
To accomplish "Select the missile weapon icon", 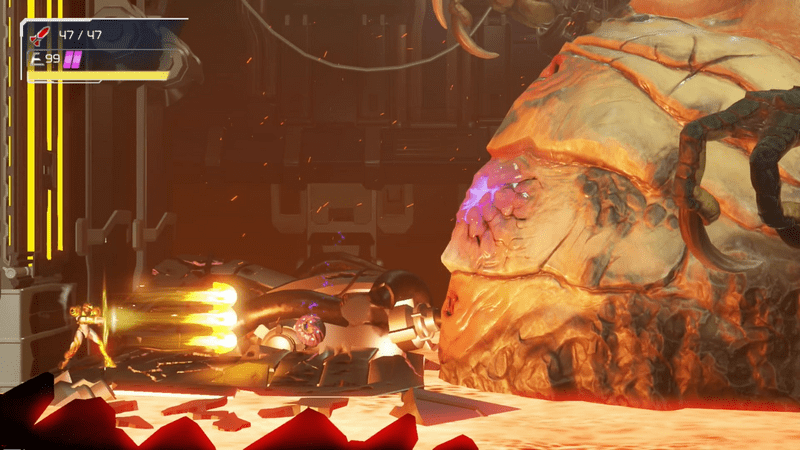I will click(40, 36).
